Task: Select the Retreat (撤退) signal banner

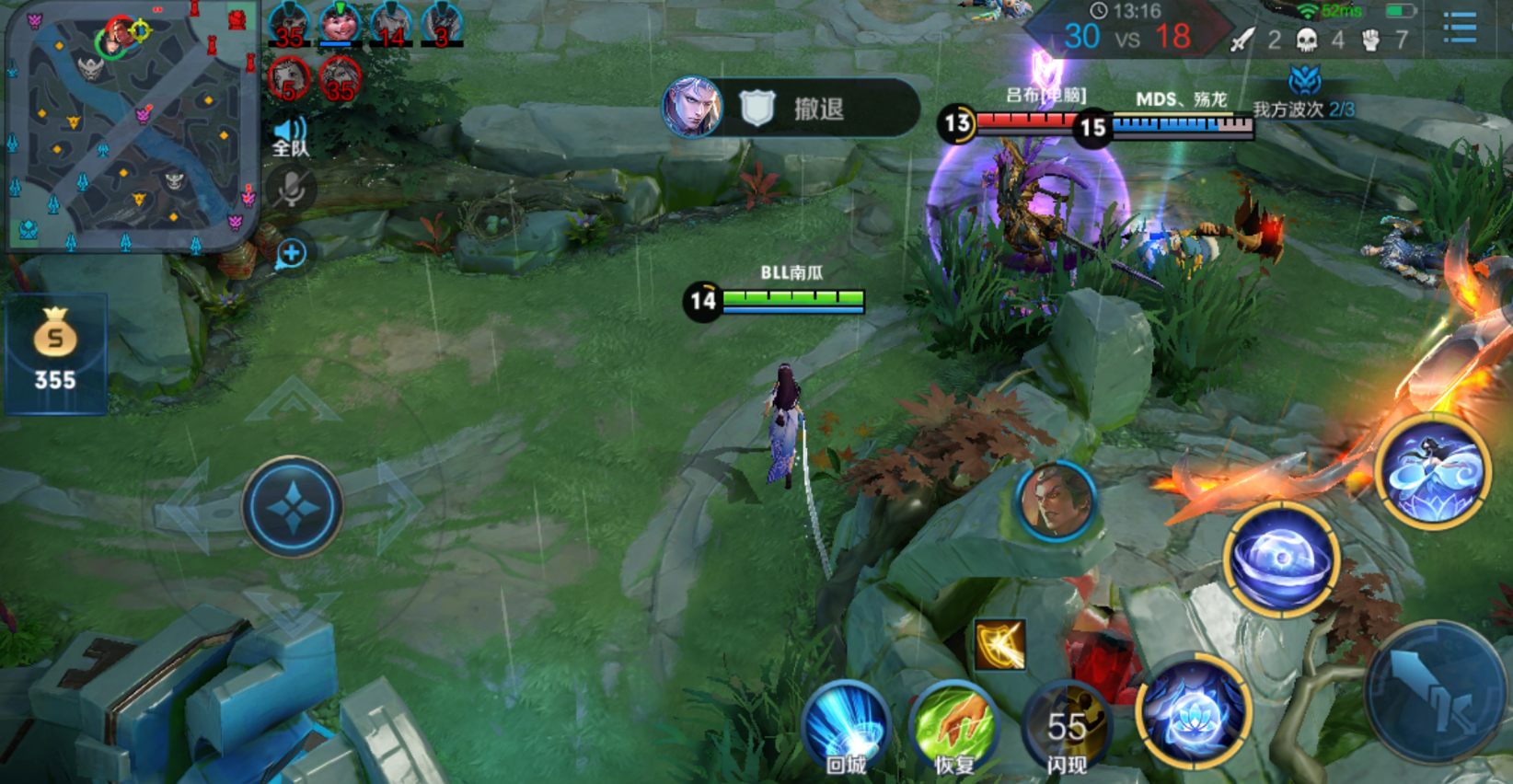Action: pos(791,109)
